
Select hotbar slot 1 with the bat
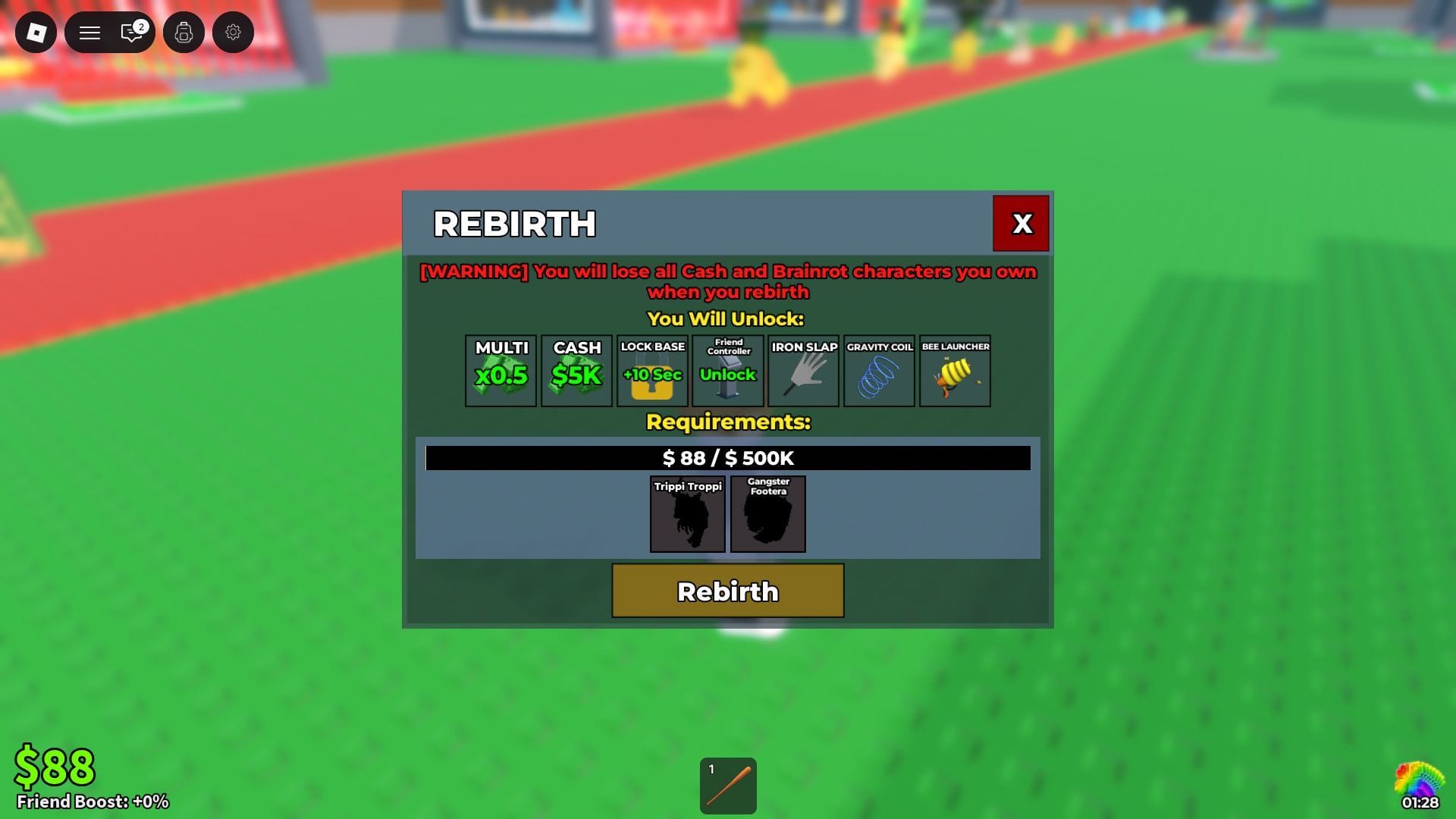(x=727, y=786)
